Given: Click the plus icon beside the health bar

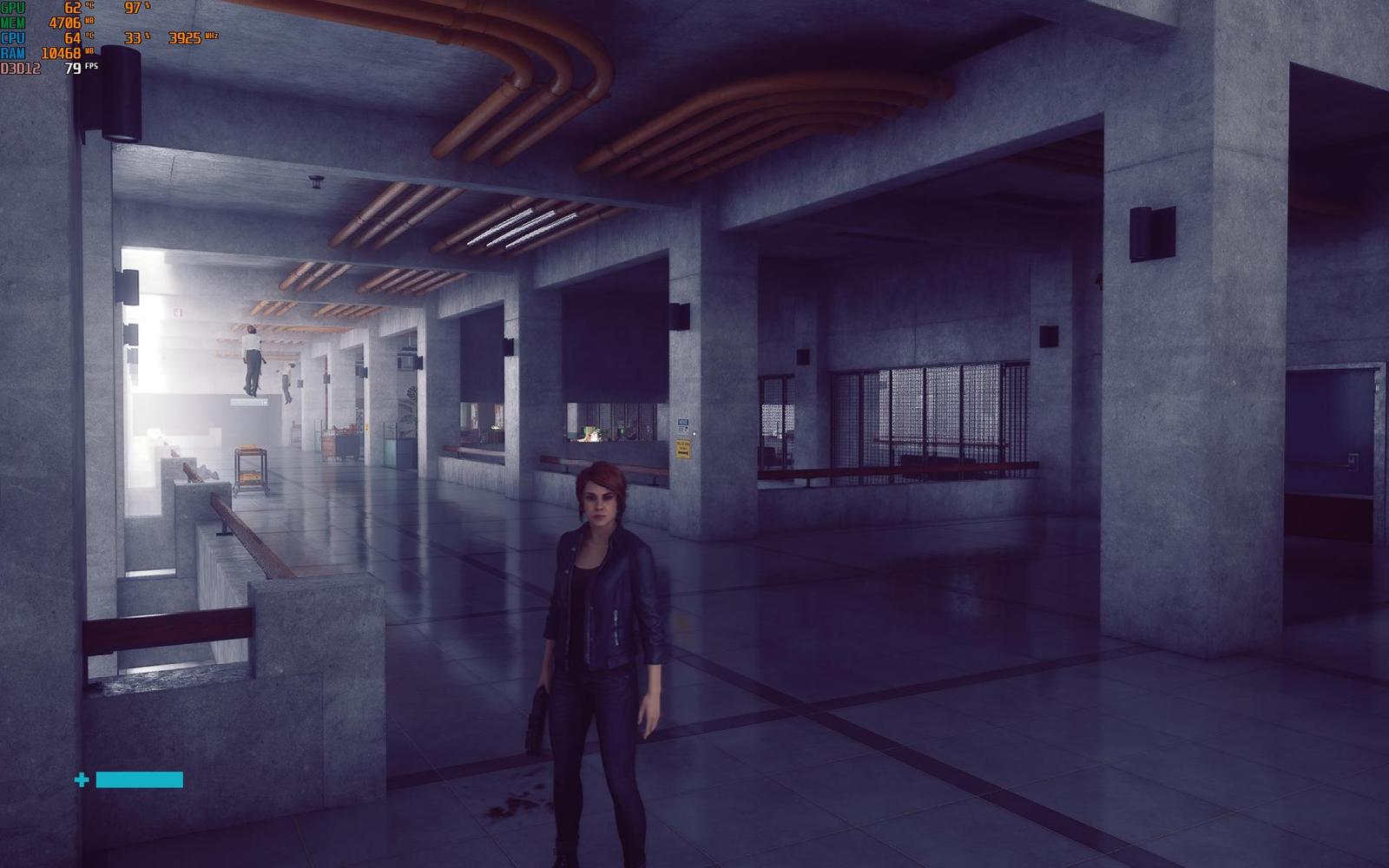Looking at the screenshot, I should point(82,779).
